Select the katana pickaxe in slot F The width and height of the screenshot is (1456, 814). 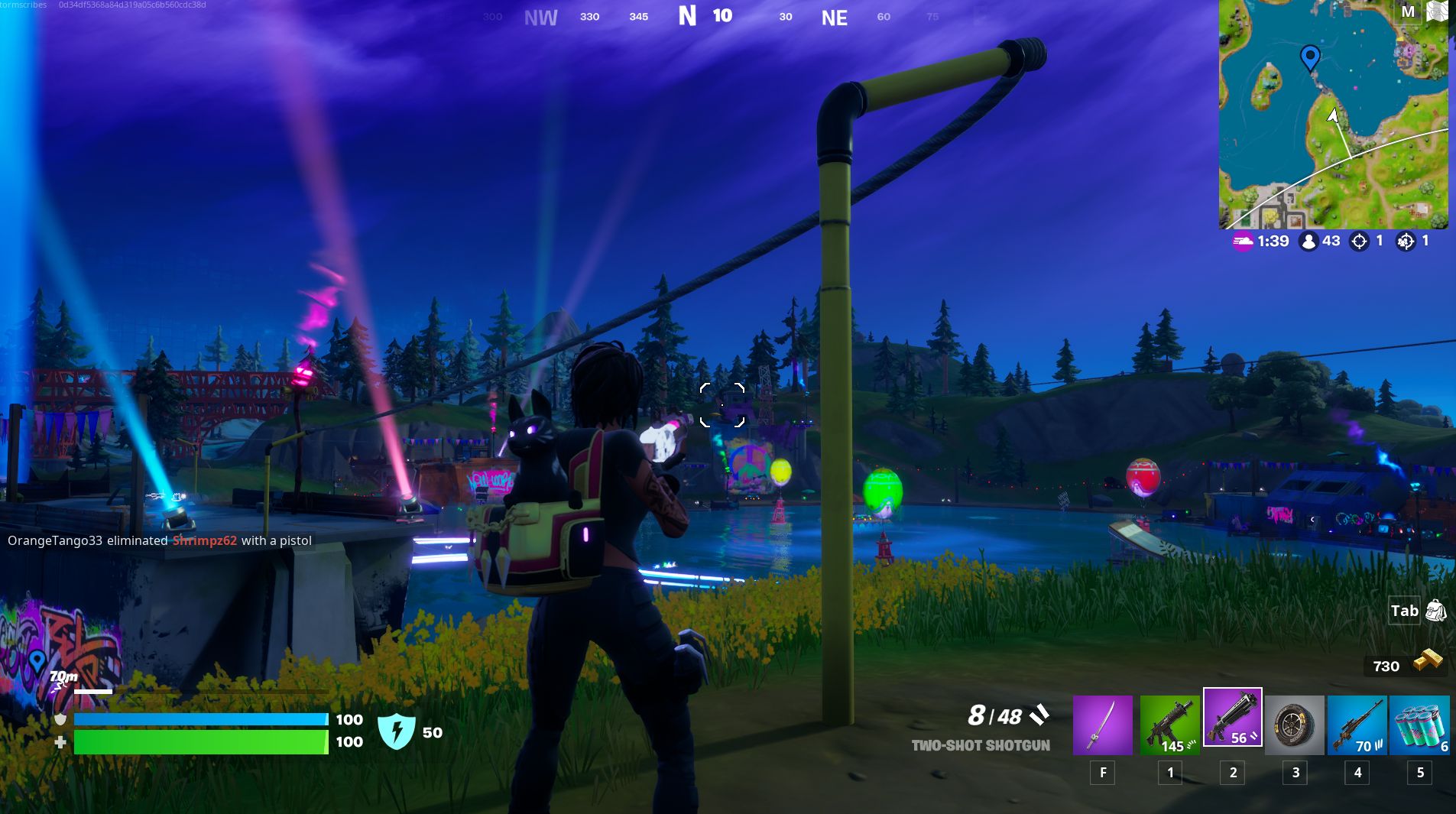(x=1103, y=725)
